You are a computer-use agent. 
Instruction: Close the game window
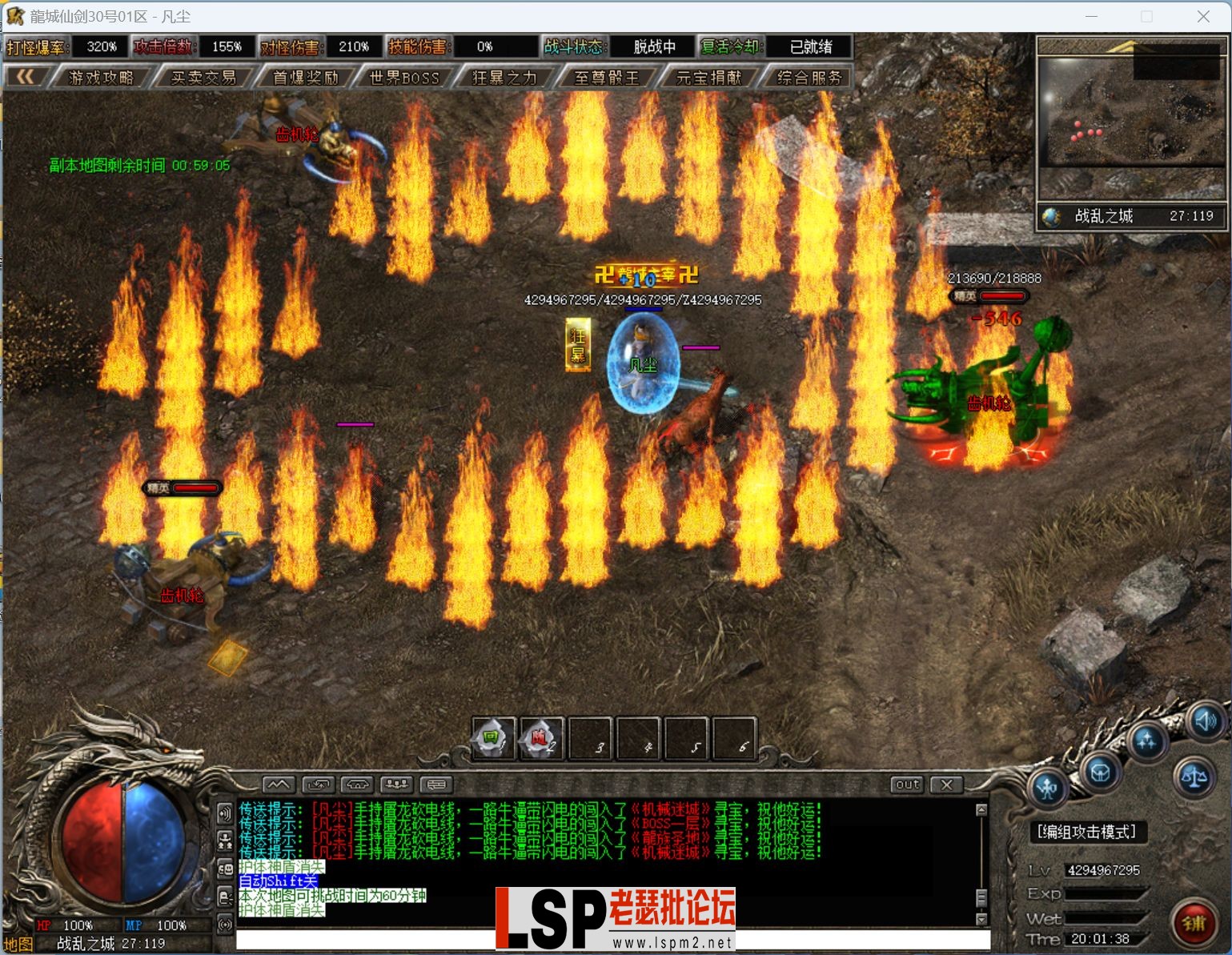1203,16
